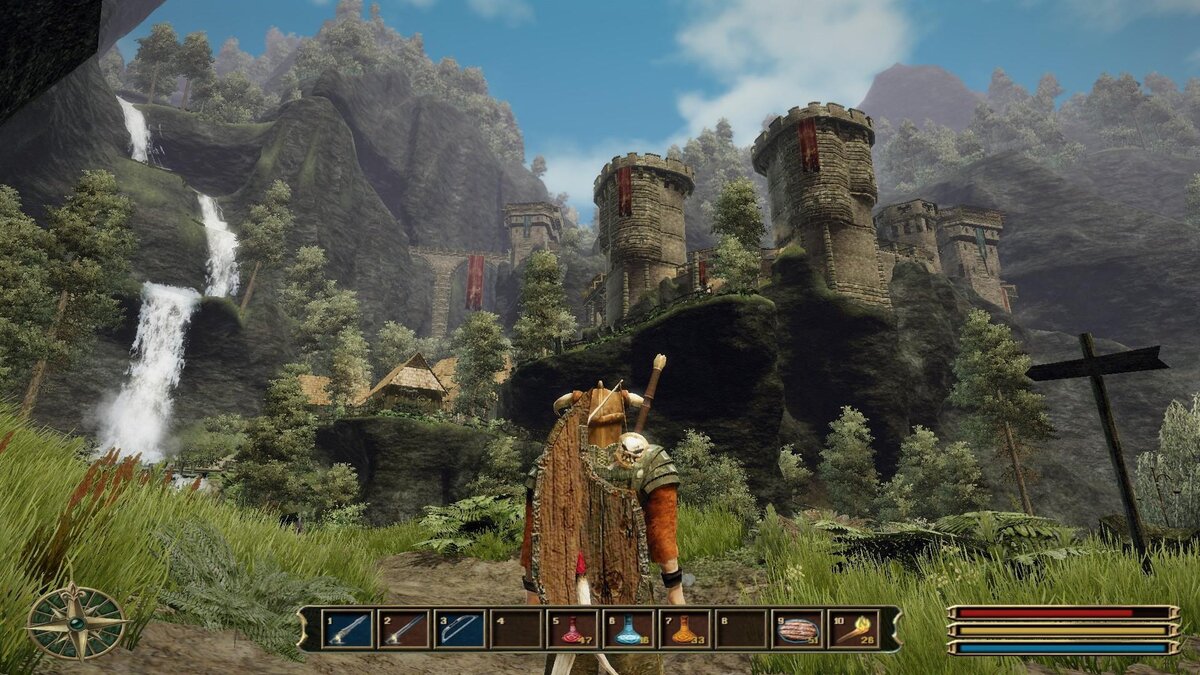Click the compass rose icon
The image size is (1200, 675).
coord(77,622)
